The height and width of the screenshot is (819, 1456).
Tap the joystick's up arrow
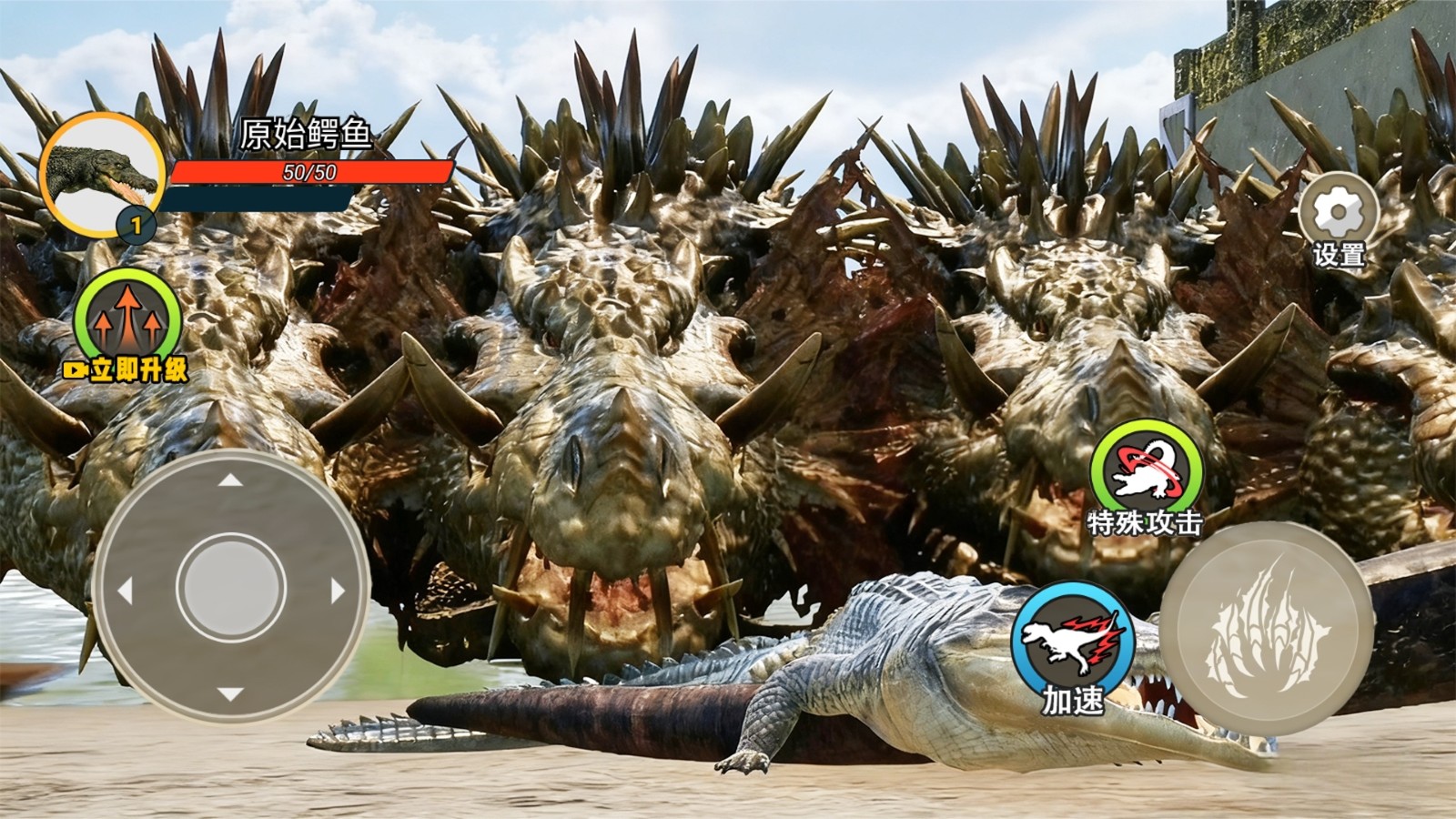(230, 480)
